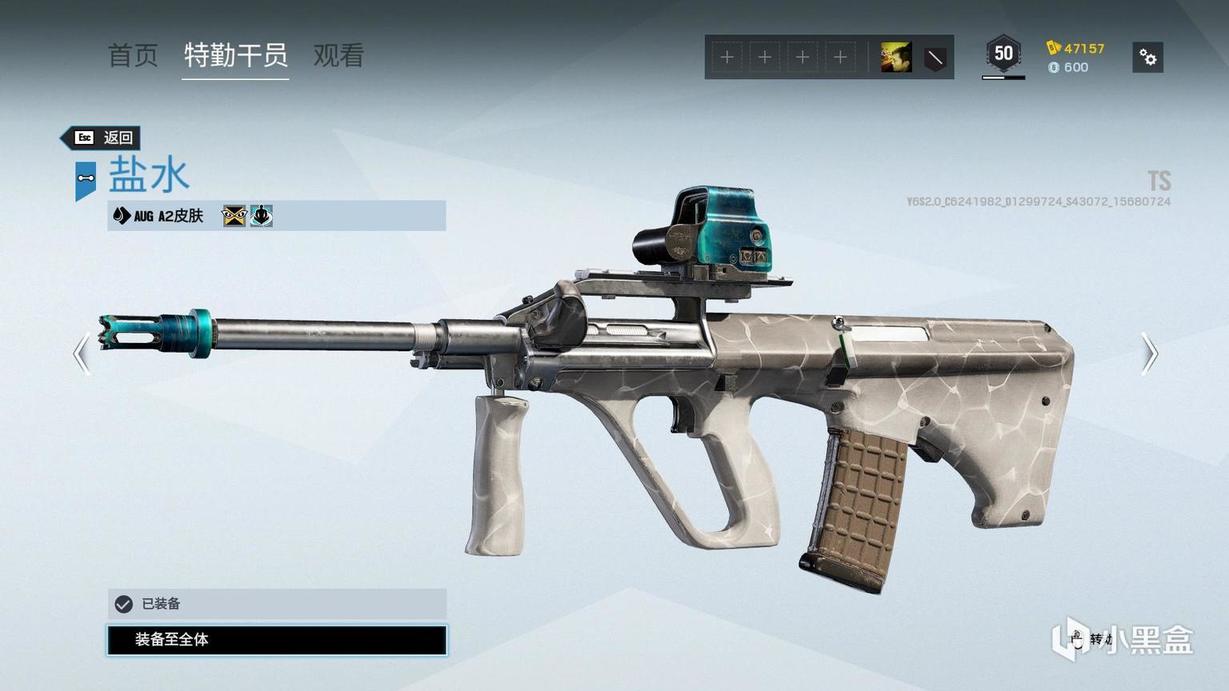Open the renown currency balance 47157
Image resolution: width=1229 pixels, height=691 pixels.
[1076, 48]
